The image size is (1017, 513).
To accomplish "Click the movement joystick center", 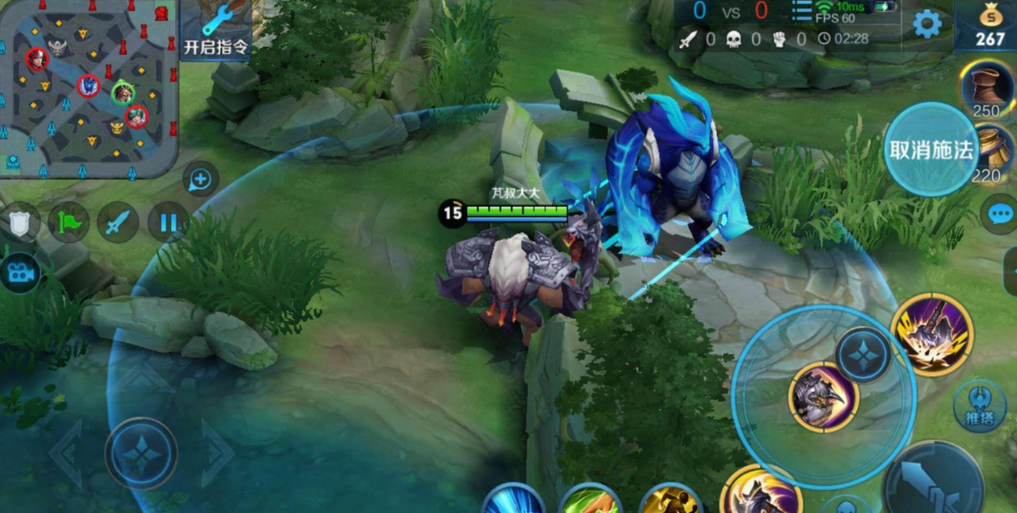I will [142, 452].
